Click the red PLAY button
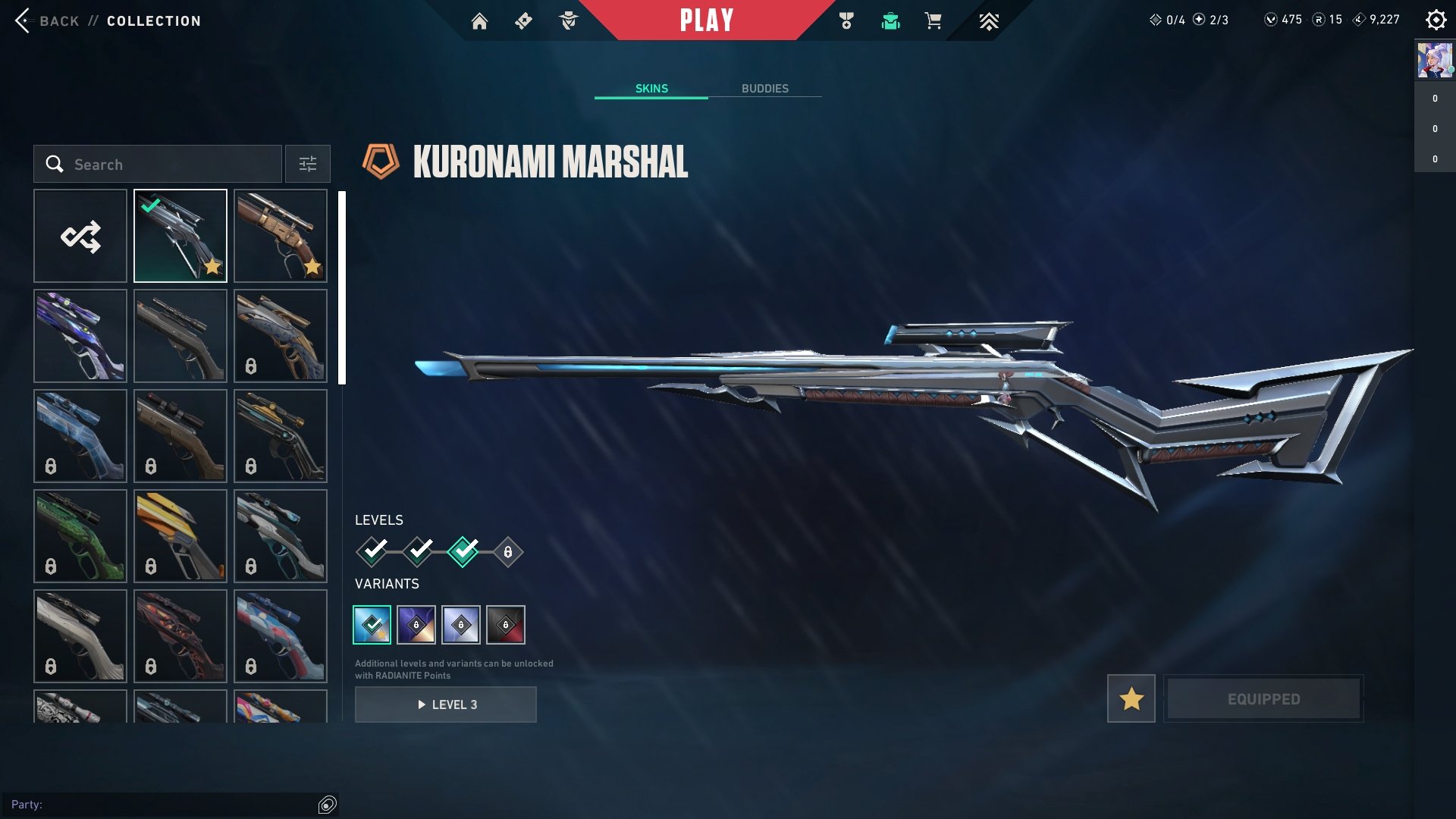 coord(706,20)
